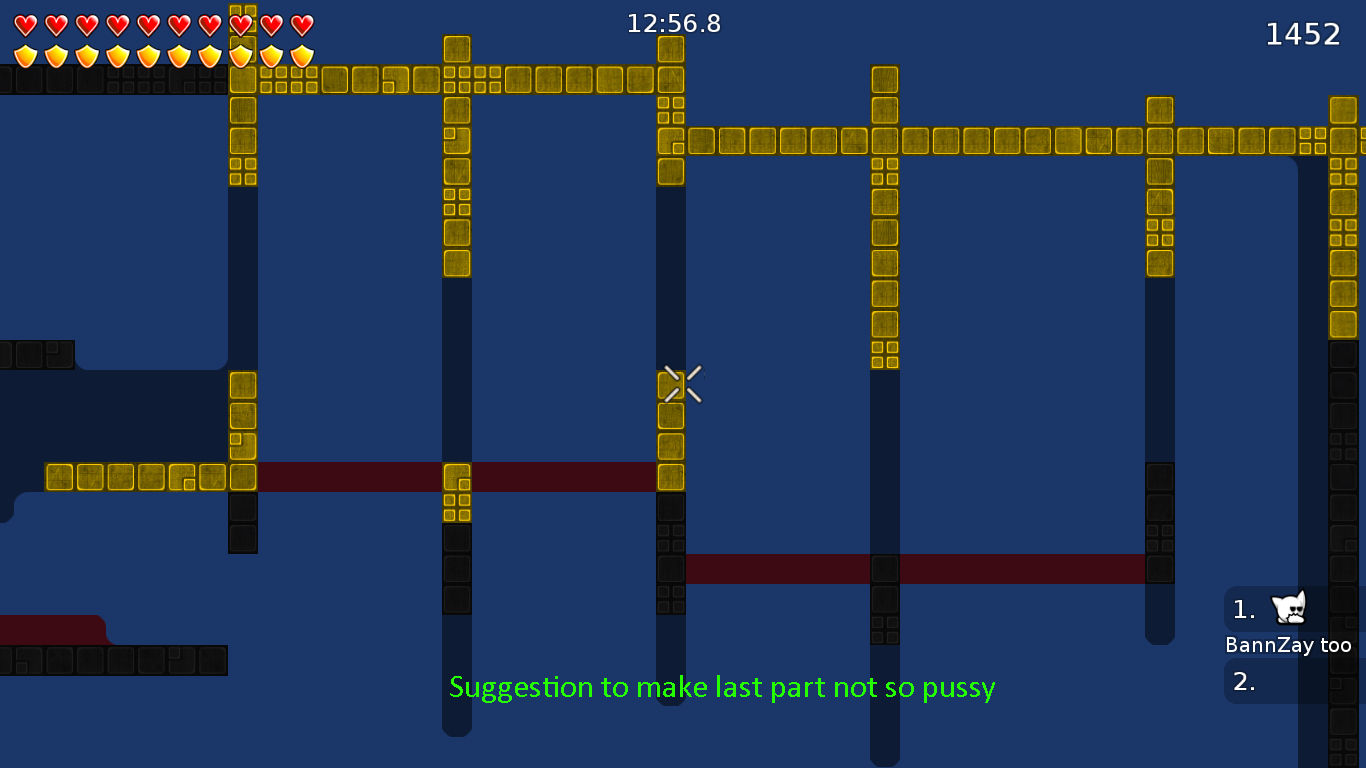The height and width of the screenshot is (768, 1366).
Task: Click the green suggestion broadcast text
Action: 723,687
